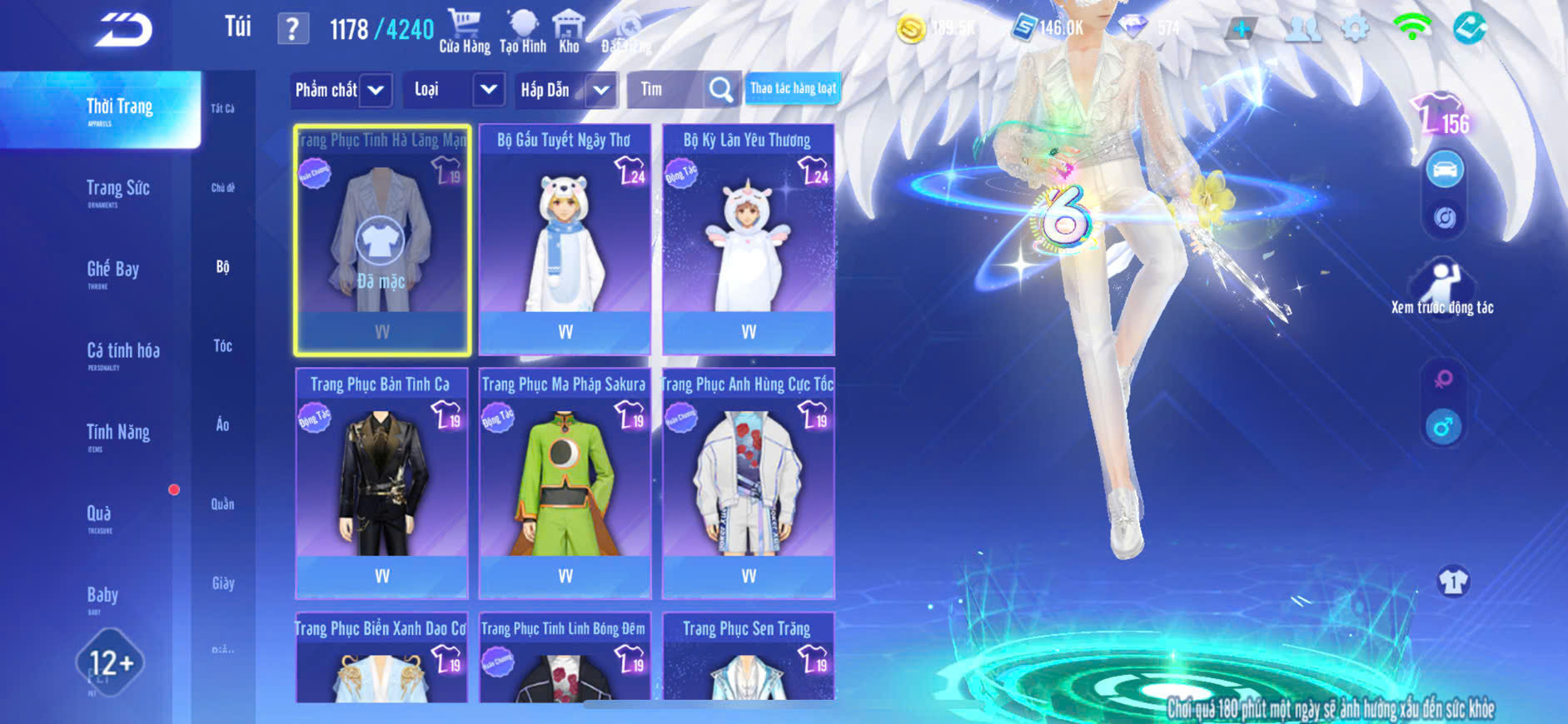Image resolution: width=1568 pixels, height=724 pixels.
Task: Pick the Trang Phục Bản Tình Ca suit
Action: [381, 483]
